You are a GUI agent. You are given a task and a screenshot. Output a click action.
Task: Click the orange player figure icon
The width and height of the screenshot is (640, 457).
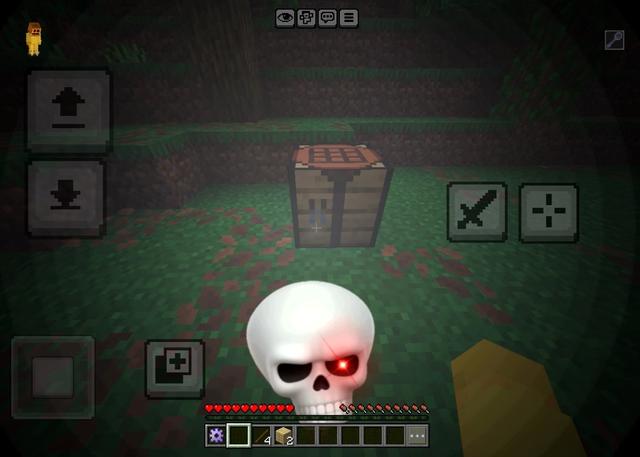[34, 37]
